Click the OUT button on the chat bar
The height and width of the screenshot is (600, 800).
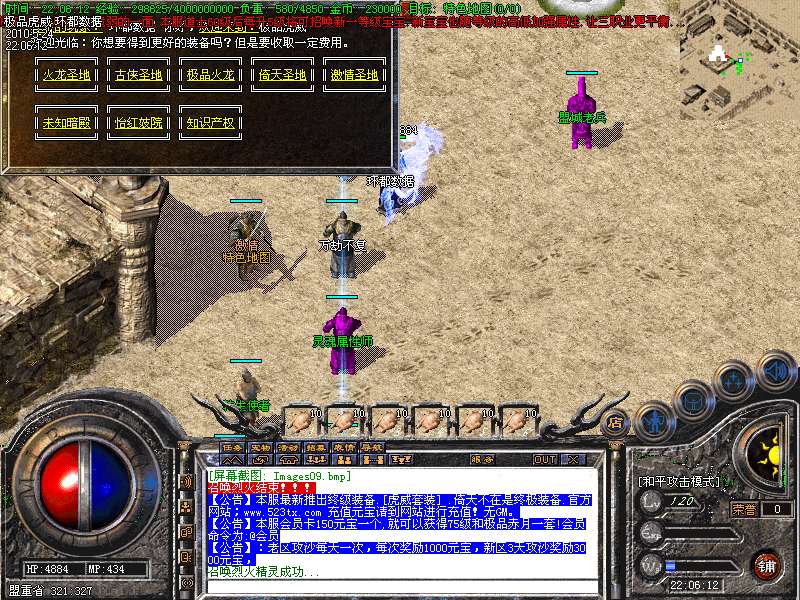point(544,459)
